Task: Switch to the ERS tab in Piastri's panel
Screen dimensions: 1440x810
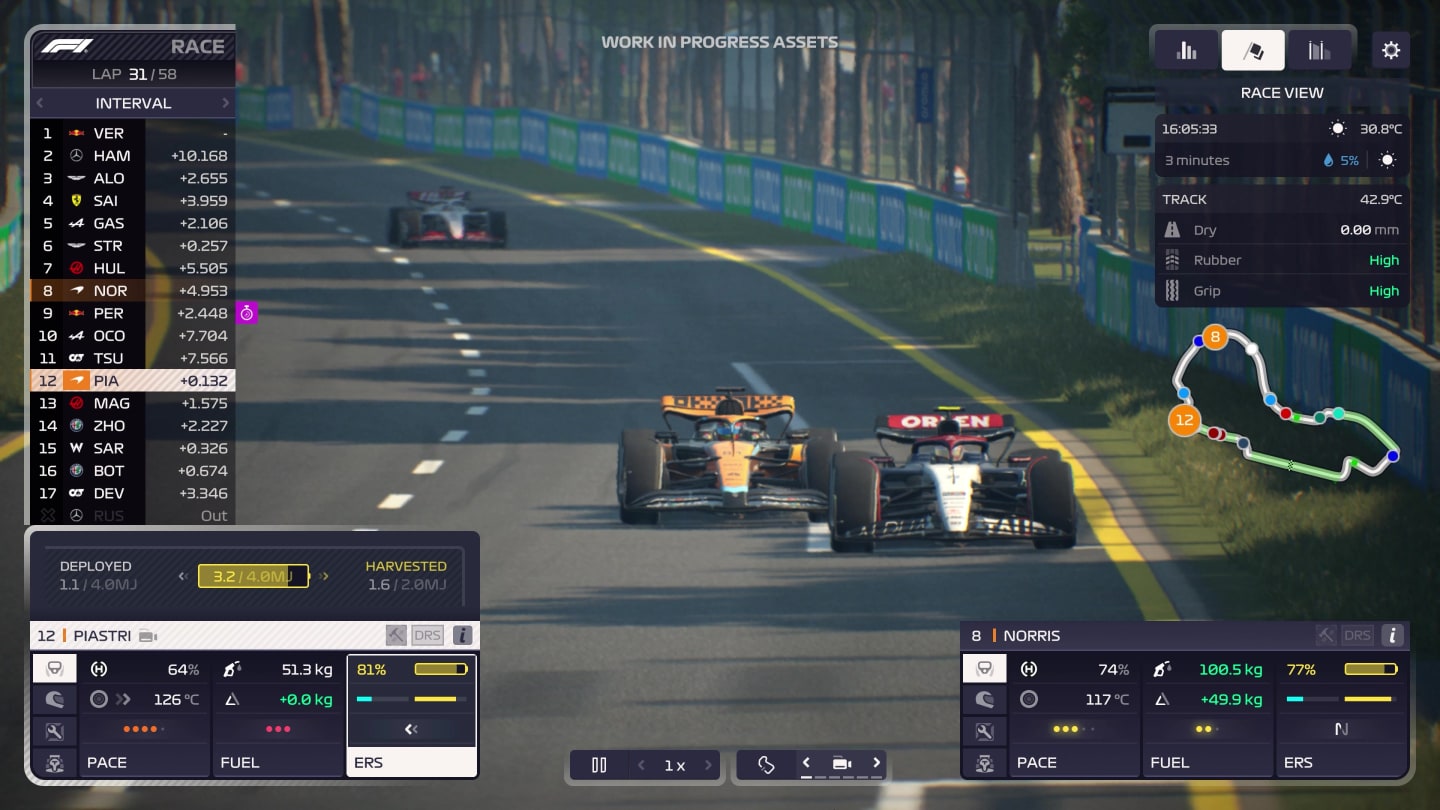Action: (x=411, y=762)
